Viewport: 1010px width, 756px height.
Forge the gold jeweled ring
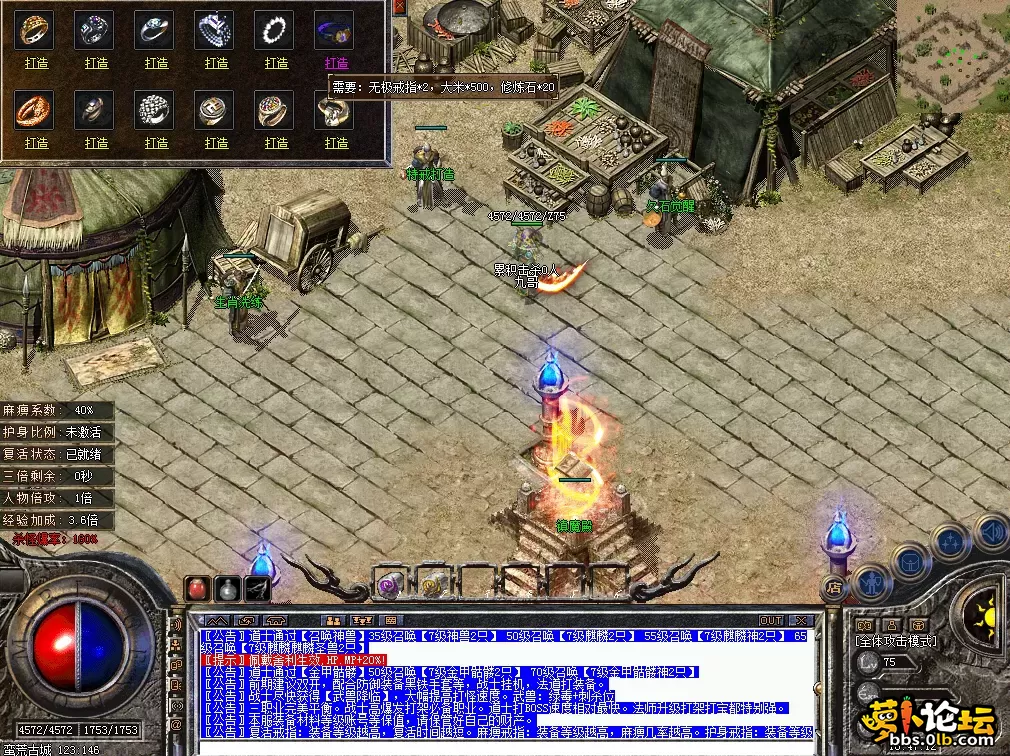(x=37, y=63)
